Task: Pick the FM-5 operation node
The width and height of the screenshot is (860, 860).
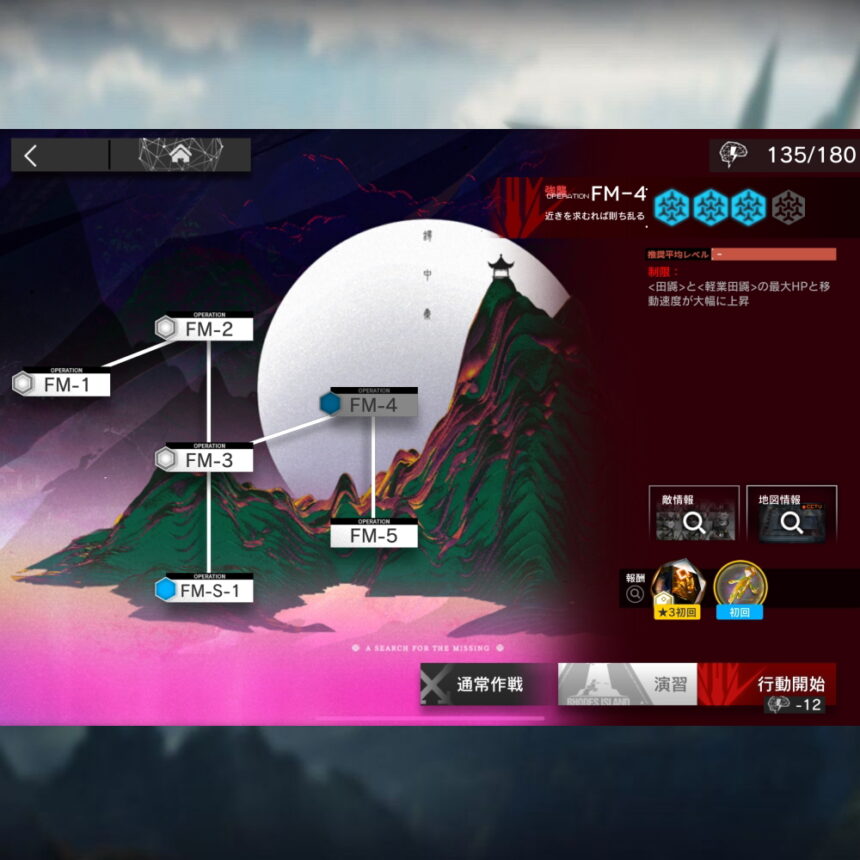Action: point(374,535)
